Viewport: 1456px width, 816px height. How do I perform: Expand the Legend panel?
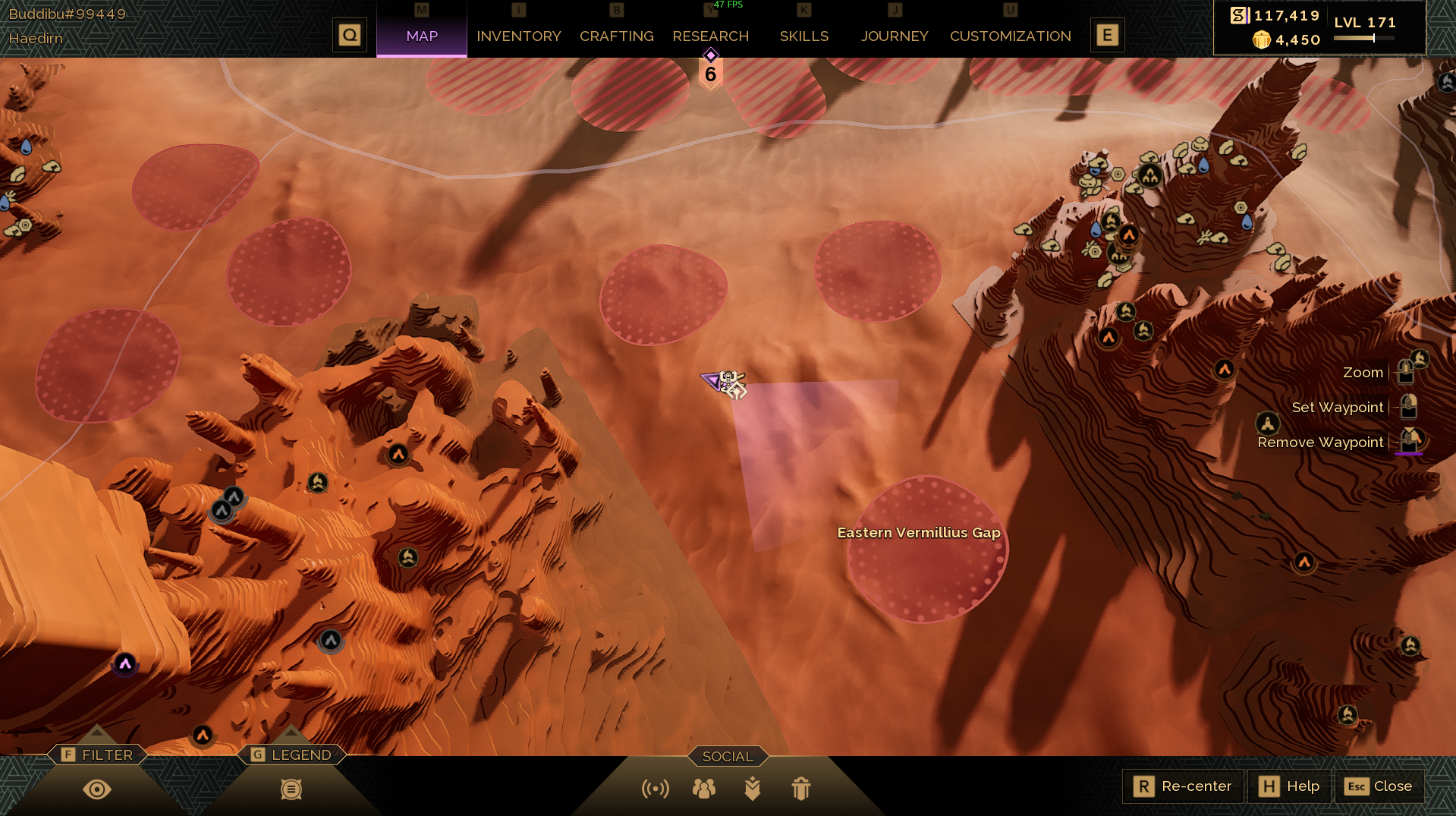(x=292, y=755)
